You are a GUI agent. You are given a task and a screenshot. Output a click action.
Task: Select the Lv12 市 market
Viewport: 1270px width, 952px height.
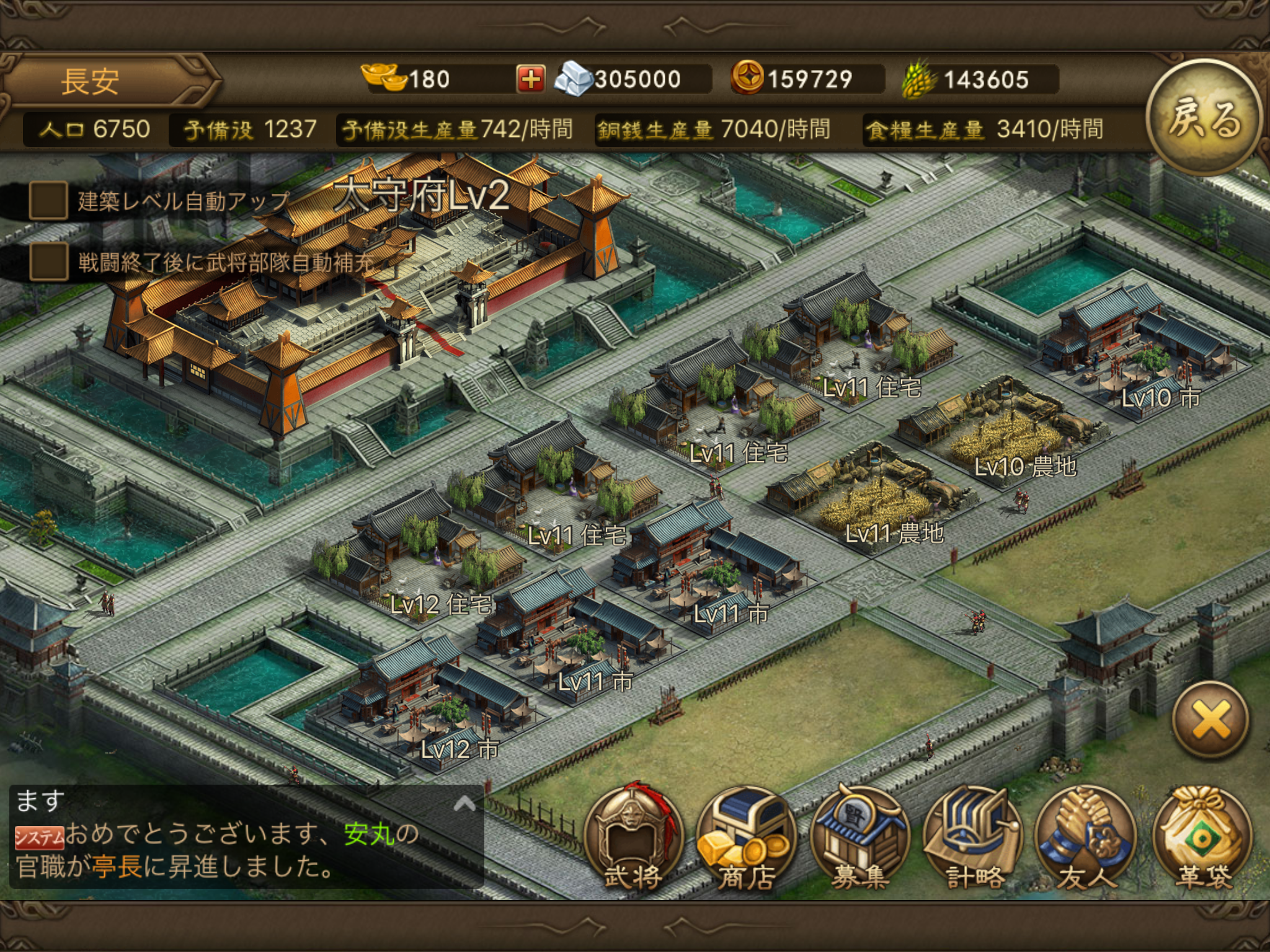pos(434,700)
